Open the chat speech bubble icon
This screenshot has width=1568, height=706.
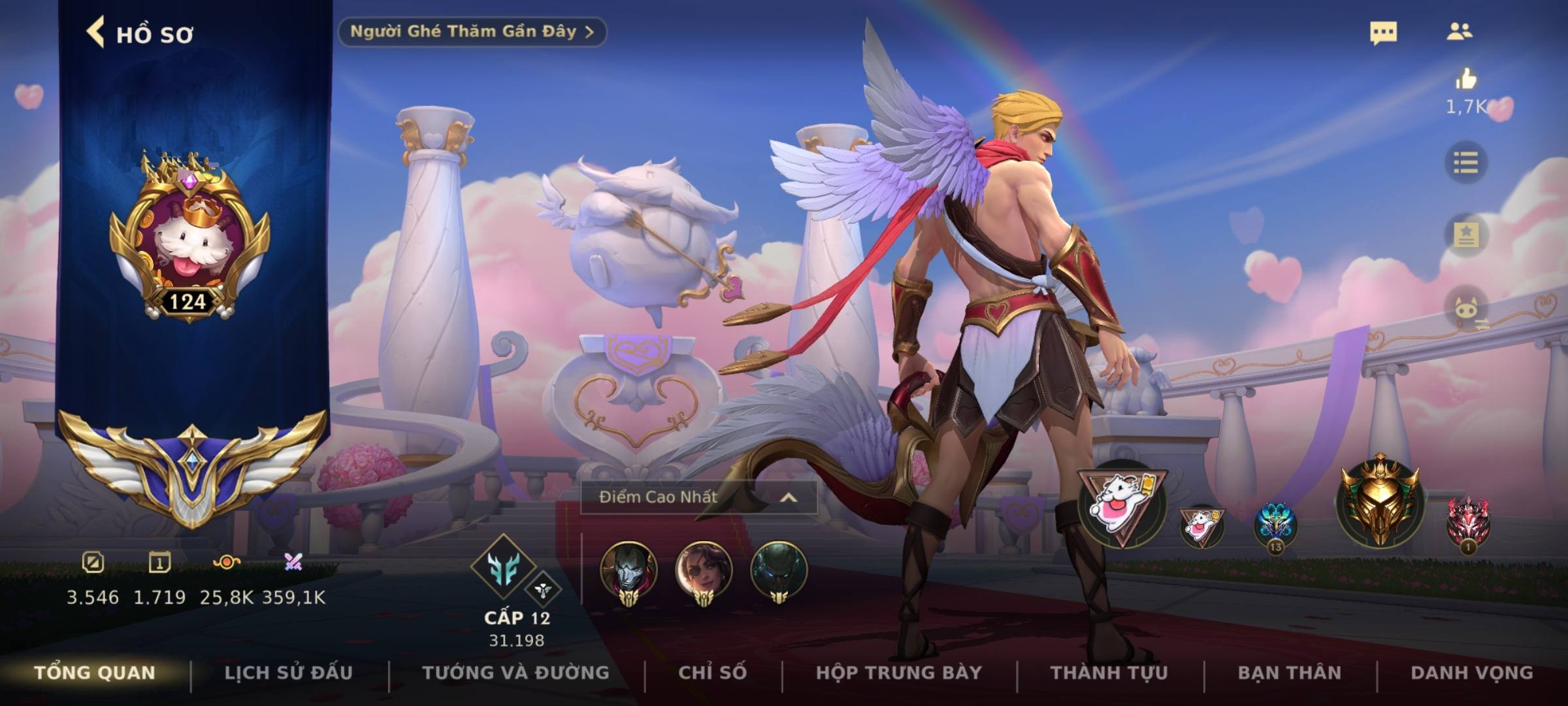1383,33
